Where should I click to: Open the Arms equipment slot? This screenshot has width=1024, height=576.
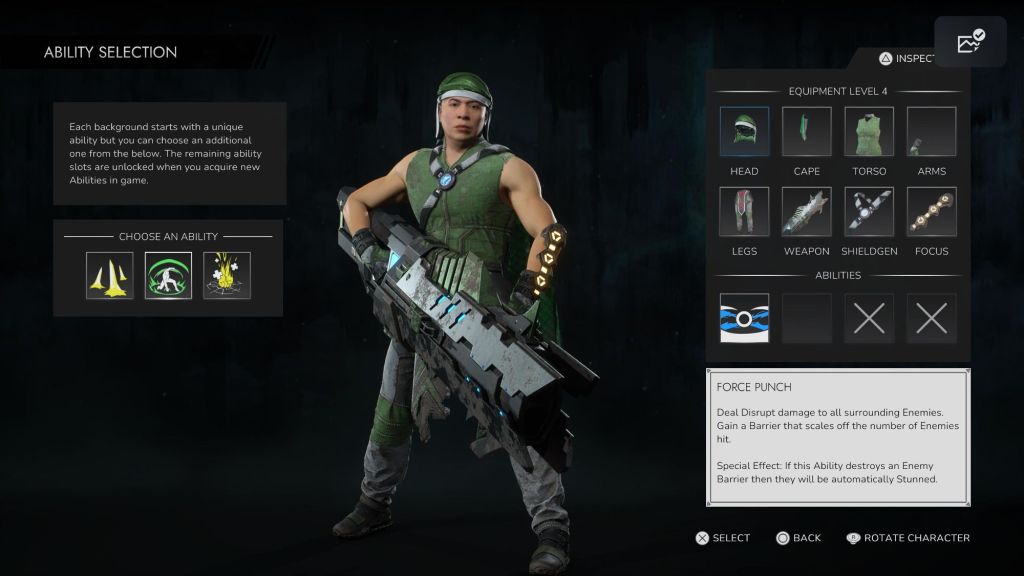tap(931, 132)
